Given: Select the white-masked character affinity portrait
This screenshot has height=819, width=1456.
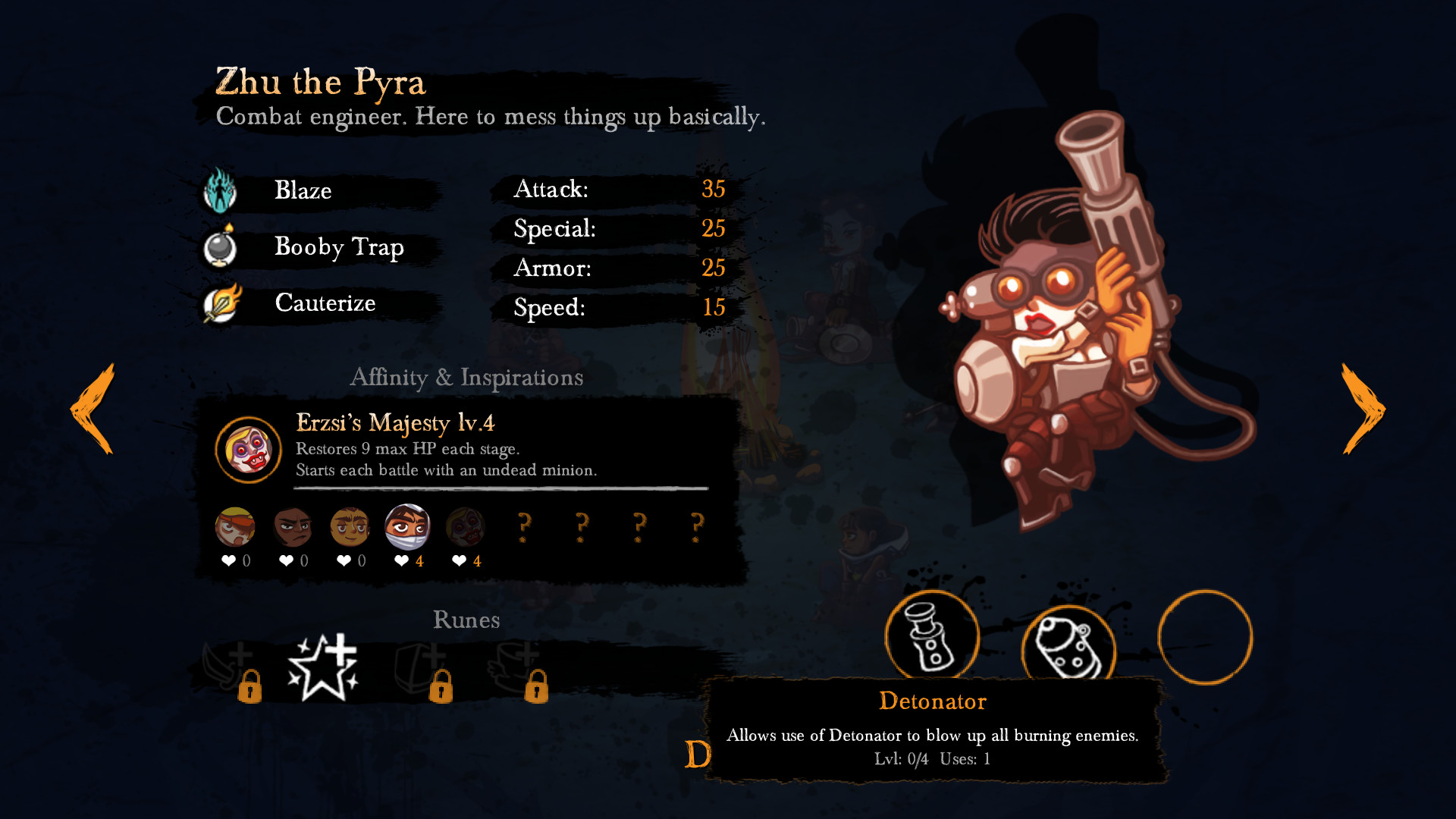Looking at the screenshot, I should click(x=407, y=527).
